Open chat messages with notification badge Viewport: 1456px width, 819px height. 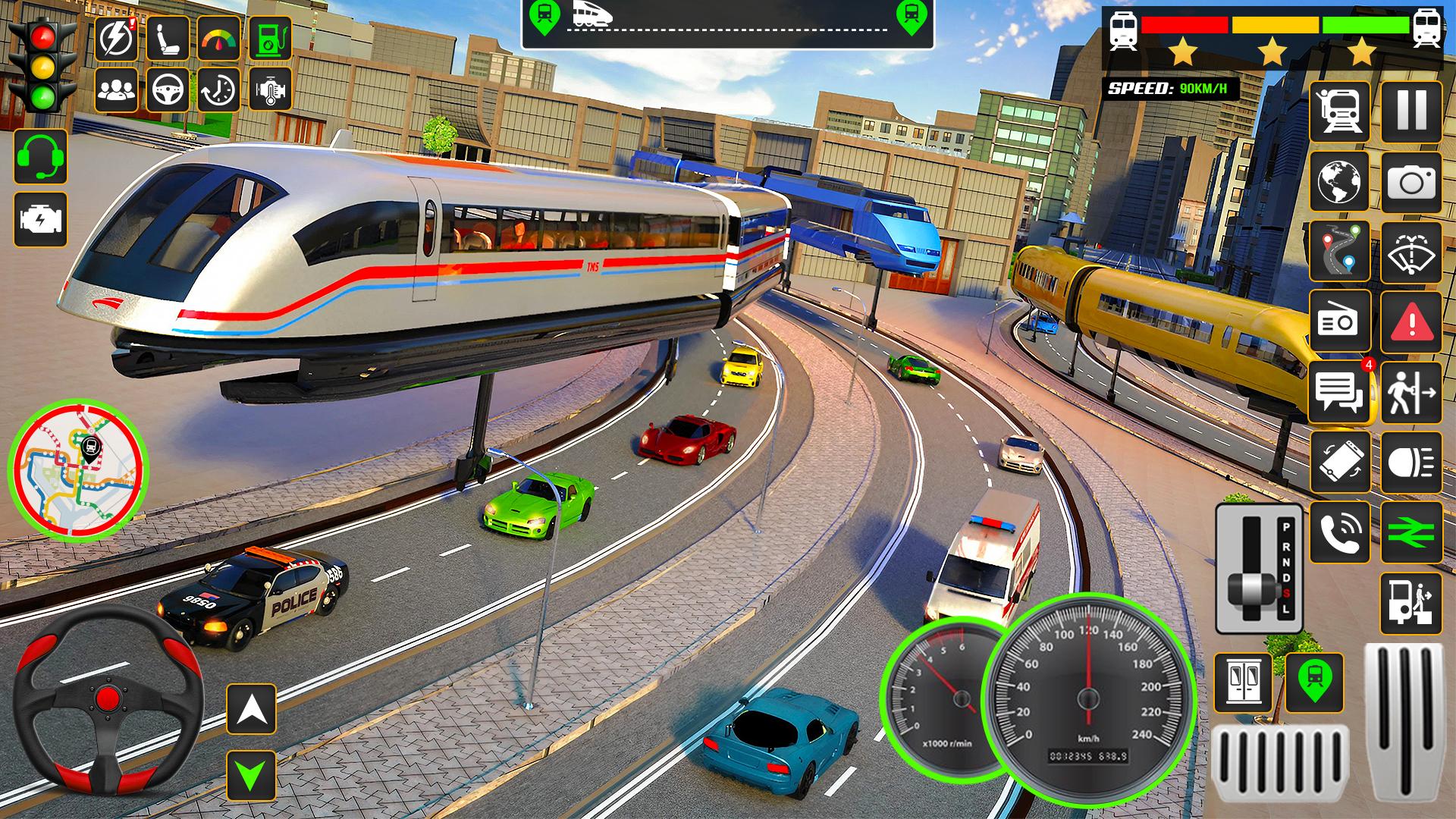tap(1339, 392)
